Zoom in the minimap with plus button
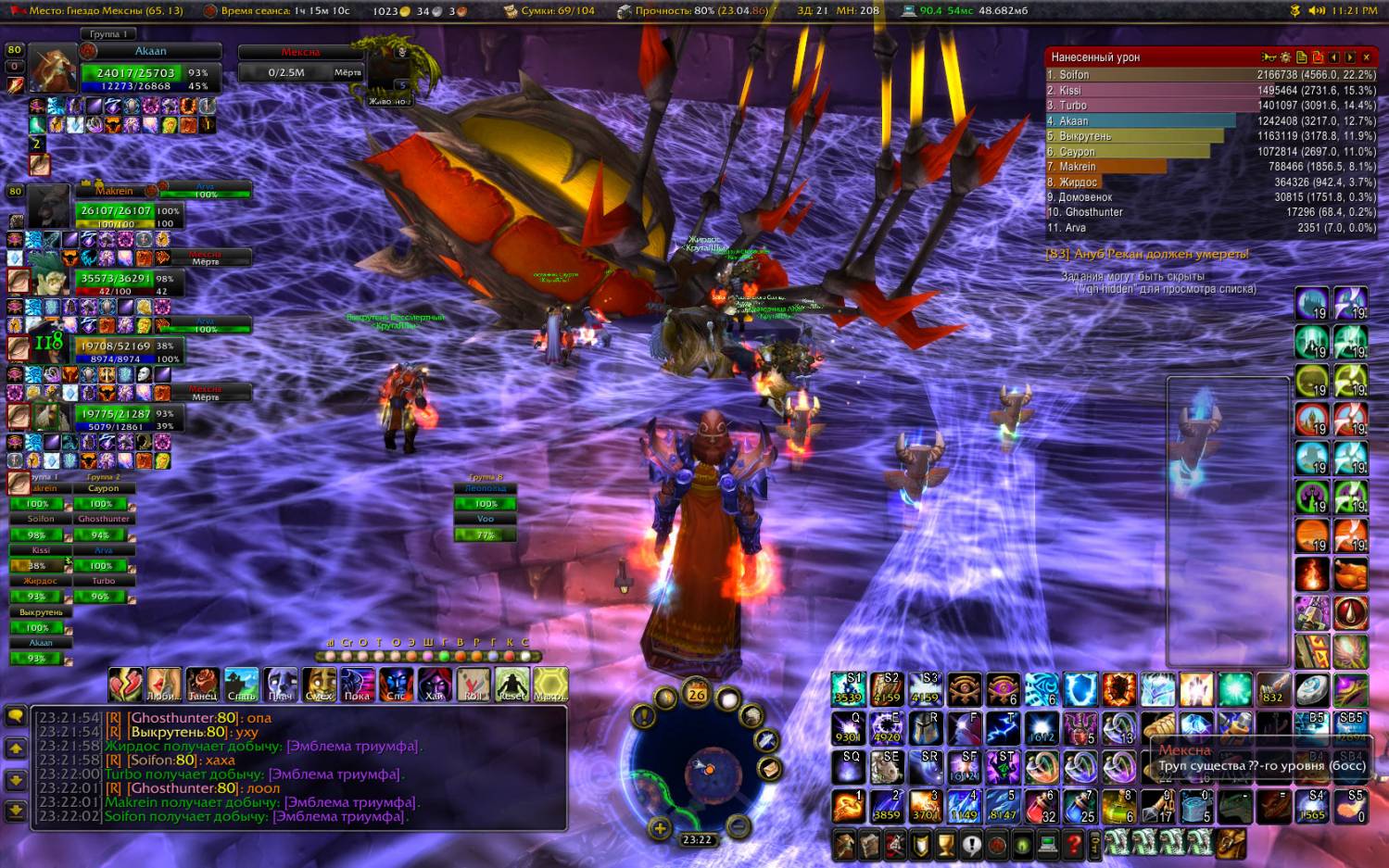Screen dimensions: 1389x868 pyautogui.click(x=660, y=828)
